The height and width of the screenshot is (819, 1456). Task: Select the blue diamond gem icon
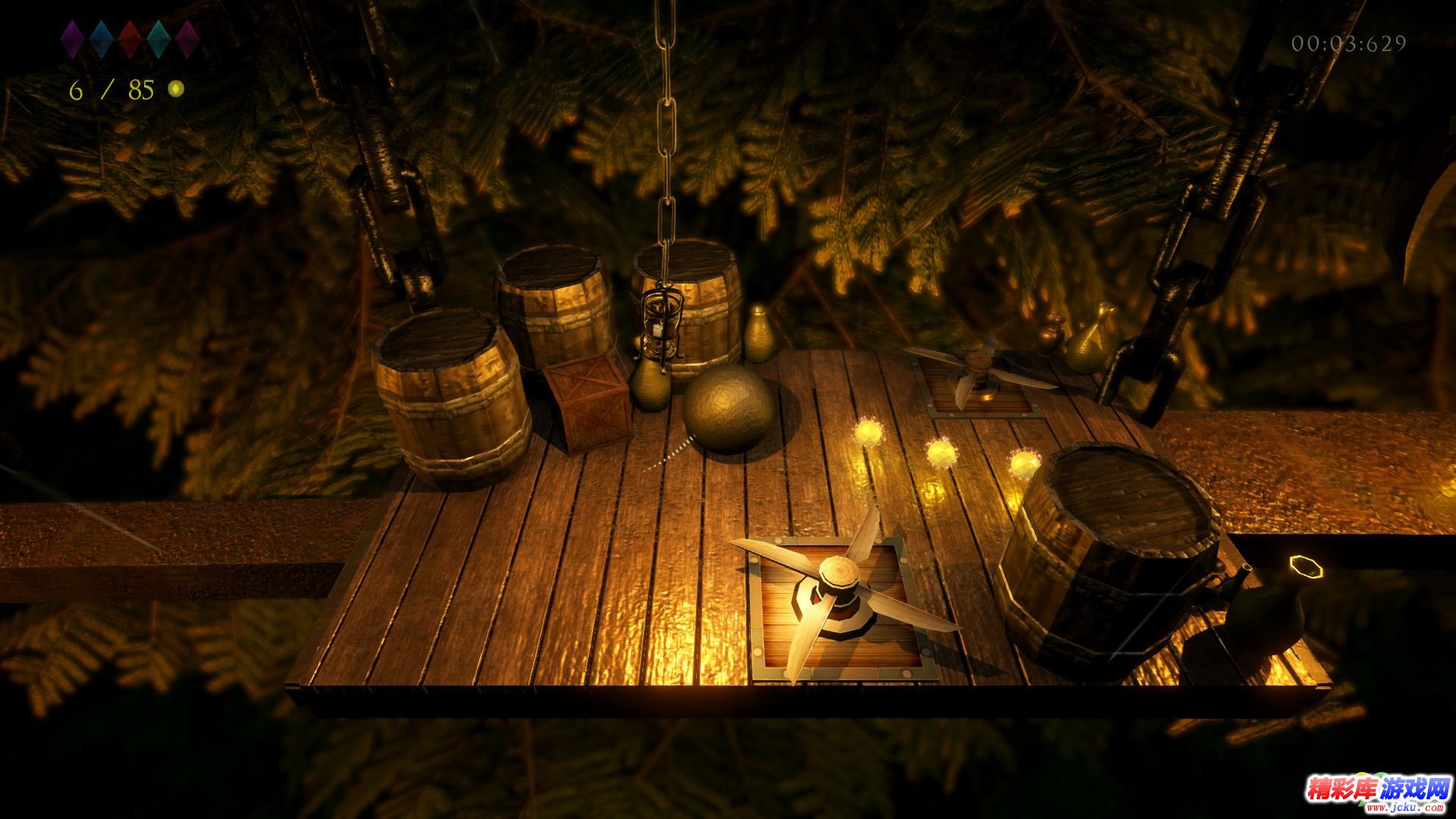(x=101, y=39)
